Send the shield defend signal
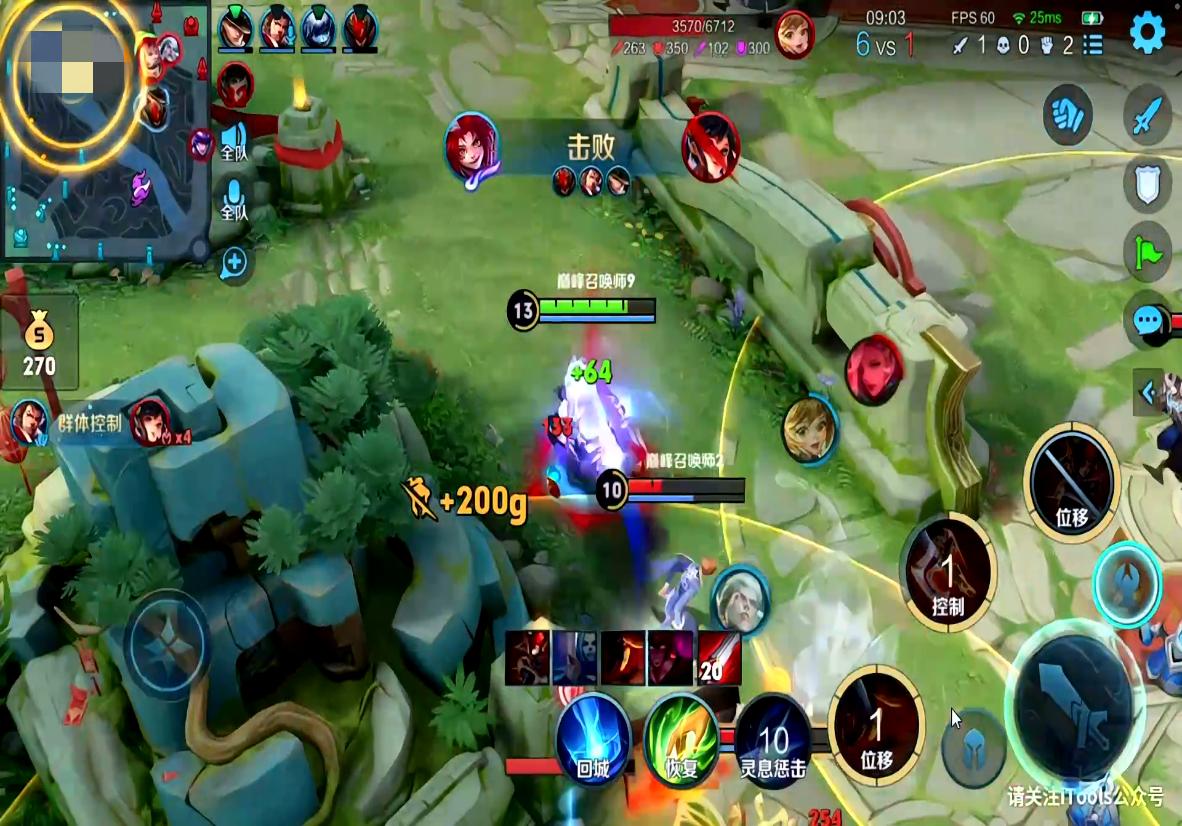Viewport: 1182px width, 826px height. (1147, 183)
